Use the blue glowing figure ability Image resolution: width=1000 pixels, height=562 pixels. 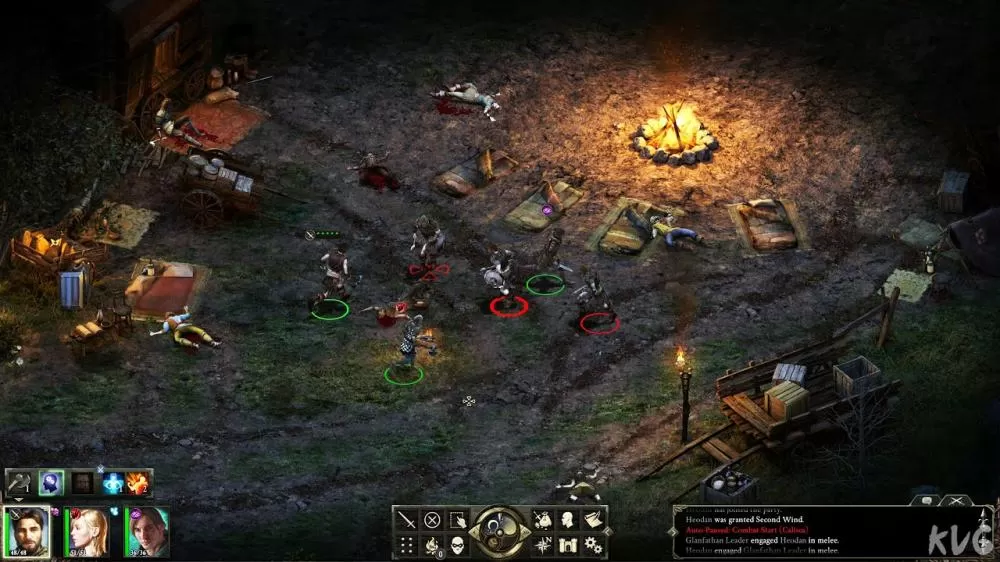click(x=112, y=483)
